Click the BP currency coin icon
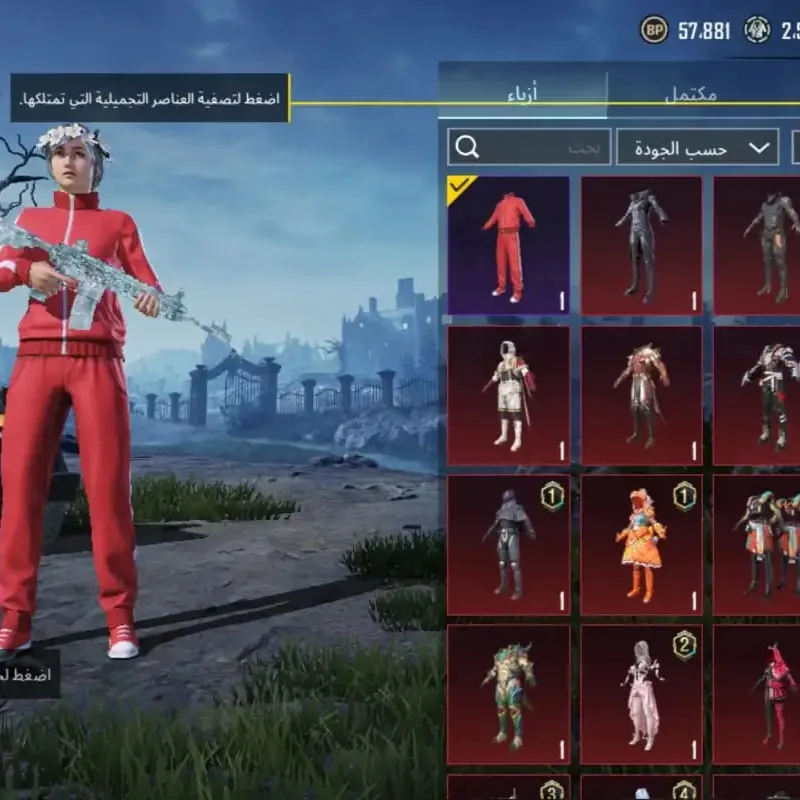800x800 pixels. point(654,30)
